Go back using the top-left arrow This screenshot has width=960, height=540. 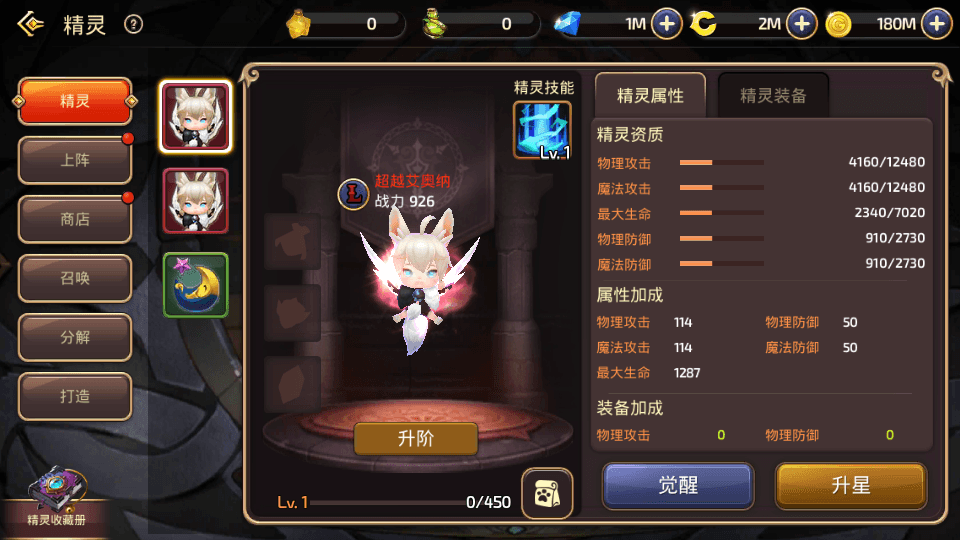tap(31, 24)
